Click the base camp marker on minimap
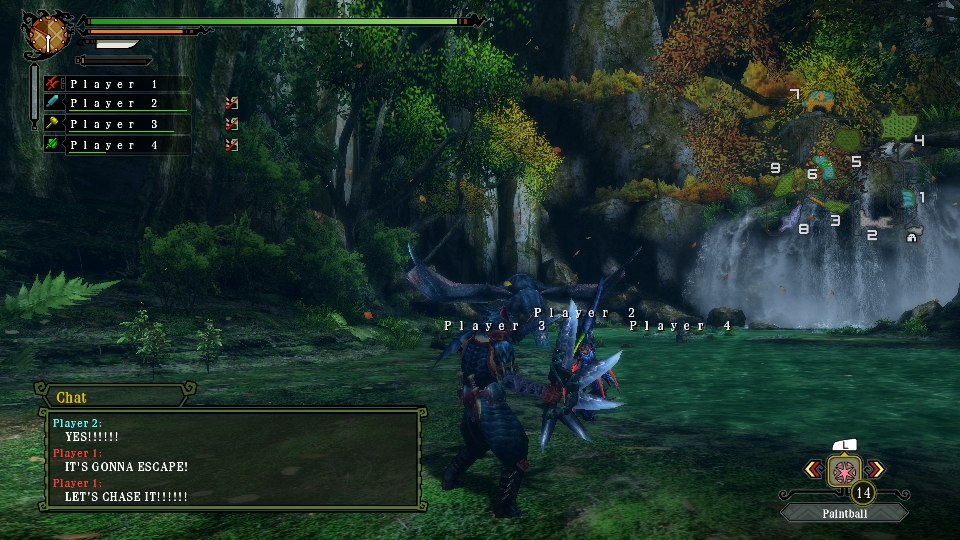Viewport: 960px width, 540px height. click(x=912, y=238)
